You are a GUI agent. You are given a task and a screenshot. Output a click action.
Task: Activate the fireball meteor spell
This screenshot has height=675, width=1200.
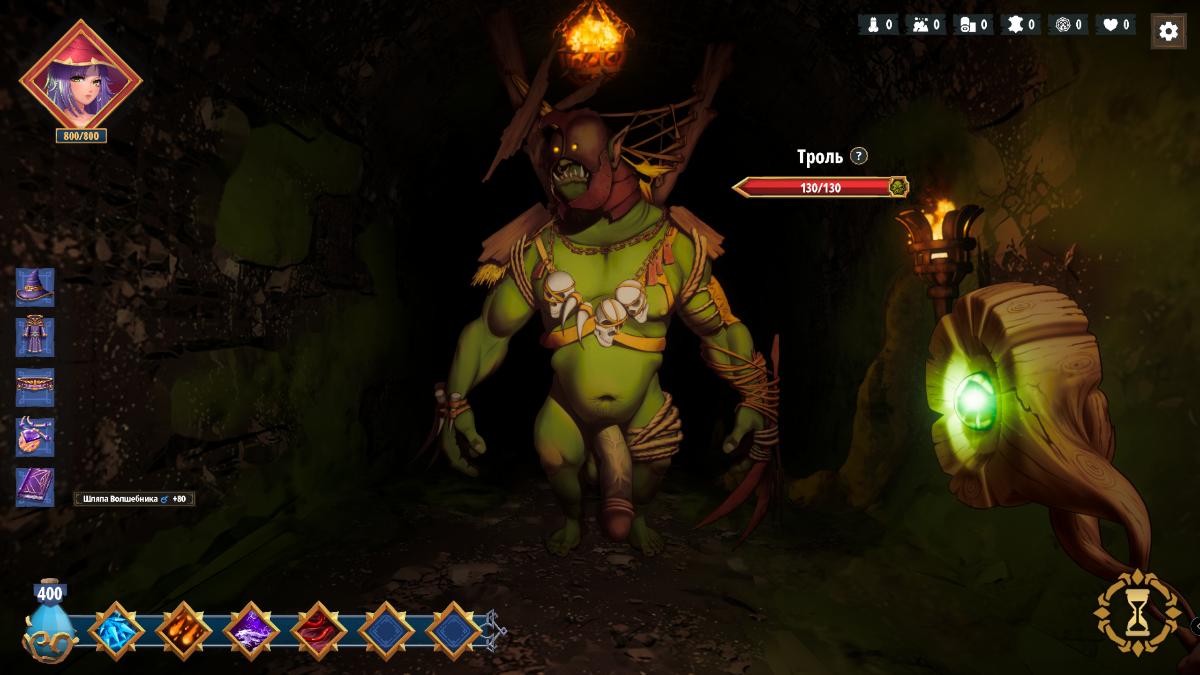click(x=183, y=631)
